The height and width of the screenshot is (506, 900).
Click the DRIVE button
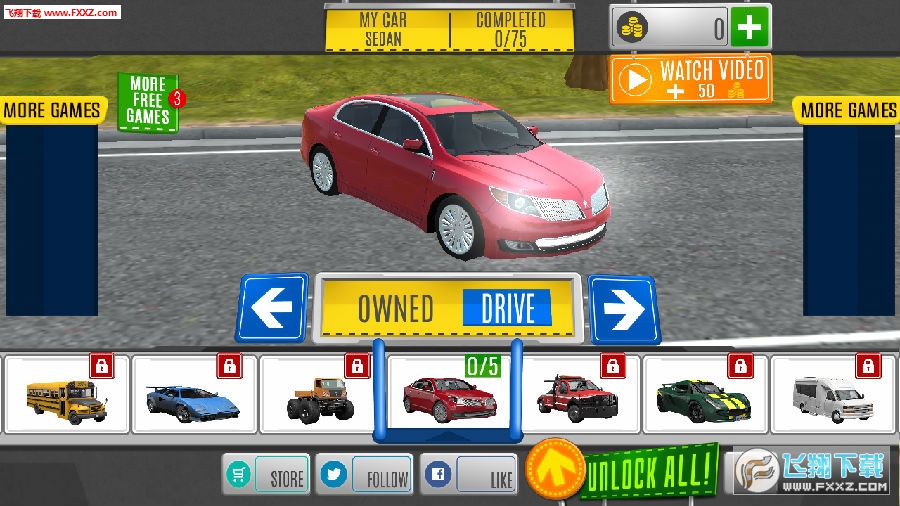(507, 309)
